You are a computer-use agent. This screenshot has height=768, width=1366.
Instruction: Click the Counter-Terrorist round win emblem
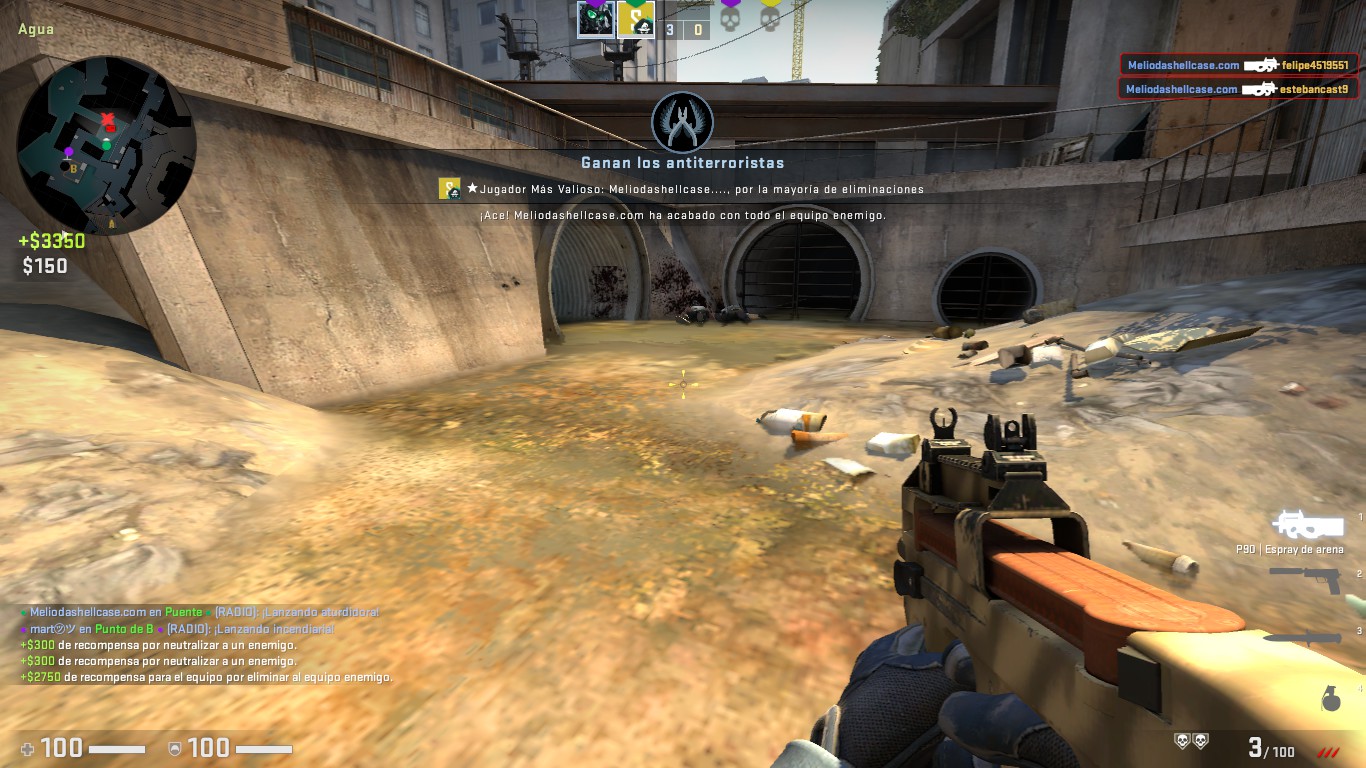click(x=682, y=122)
